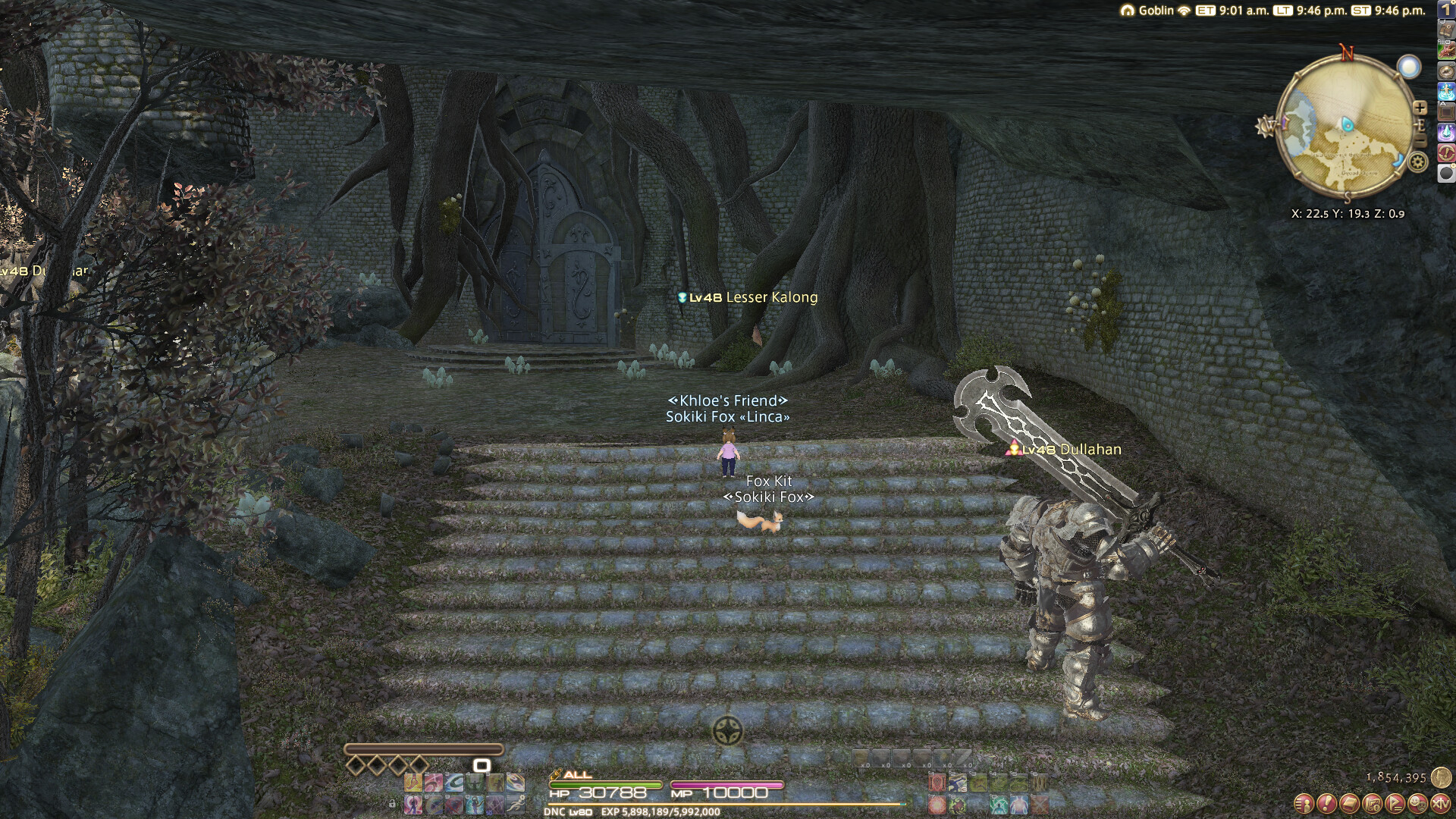Zoom in the minimap with plus button
This screenshot has width=1456, height=819.
click(1420, 108)
